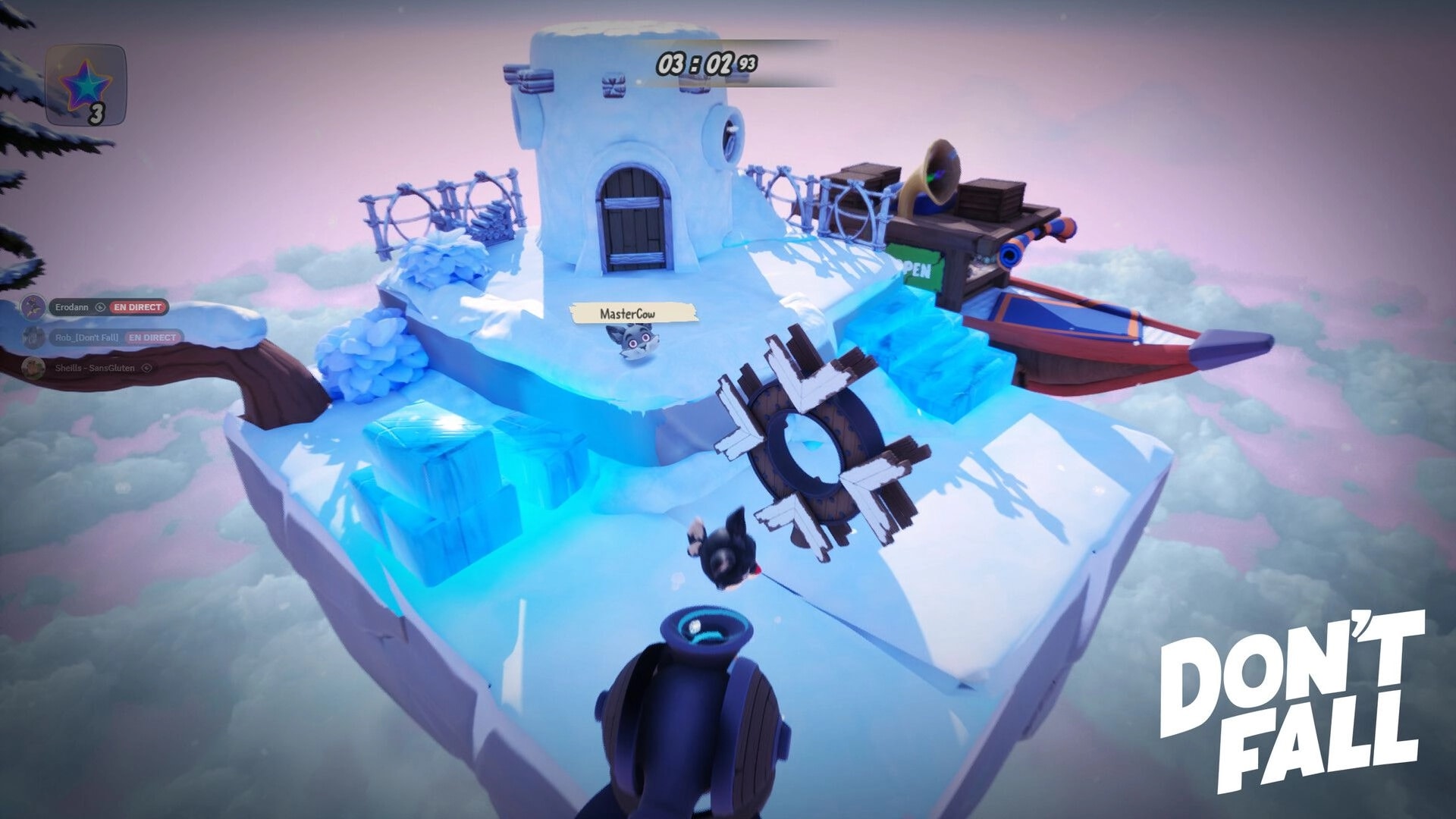Viewport: 1456px width, 819px height.
Task: Click Rob_[Don't Fall]'s avatar icon
Action: (x=33, y=337)
